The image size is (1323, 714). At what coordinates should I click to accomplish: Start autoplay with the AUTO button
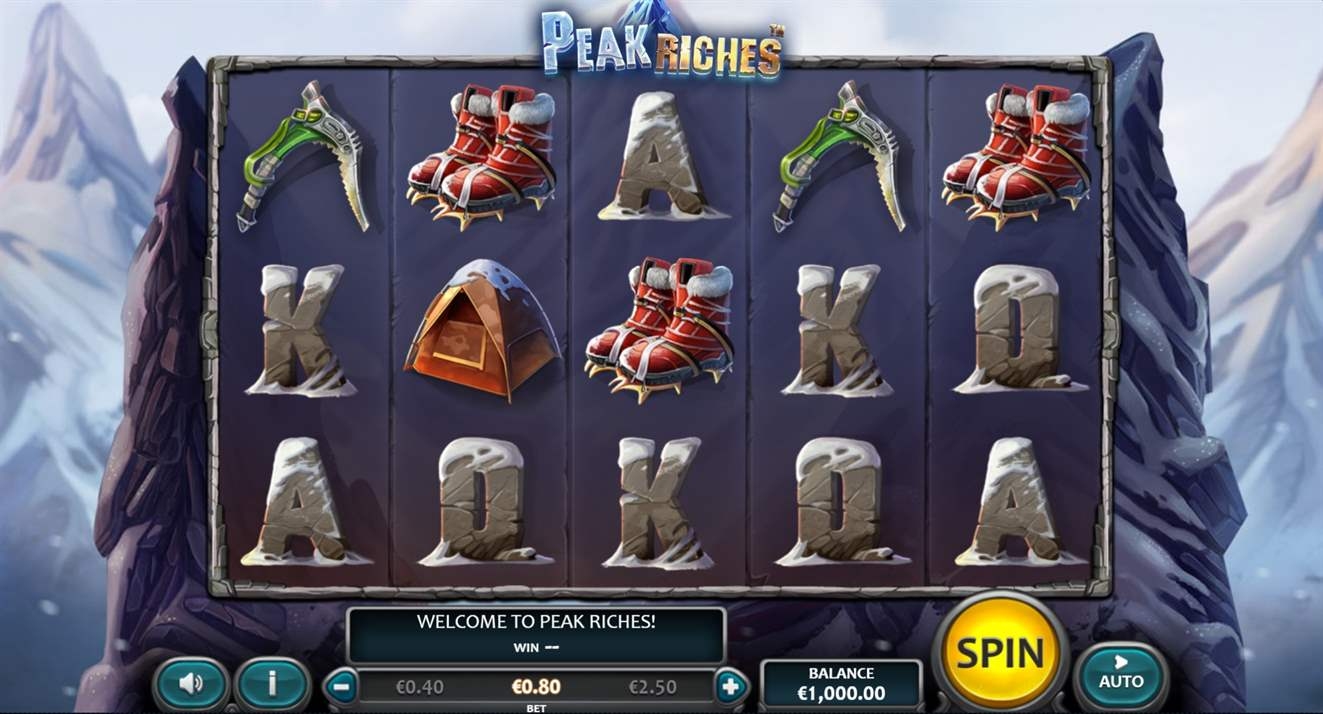[x=1121, y=675]
